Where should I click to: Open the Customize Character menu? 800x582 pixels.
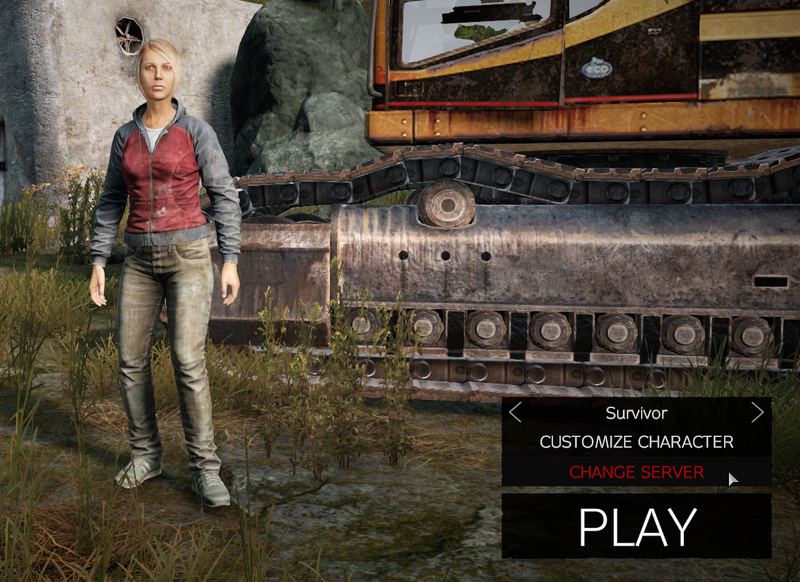coord(636,441)
